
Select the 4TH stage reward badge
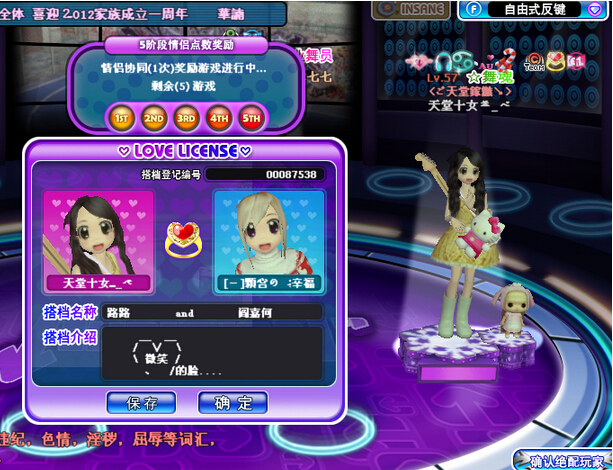(219, 117)
